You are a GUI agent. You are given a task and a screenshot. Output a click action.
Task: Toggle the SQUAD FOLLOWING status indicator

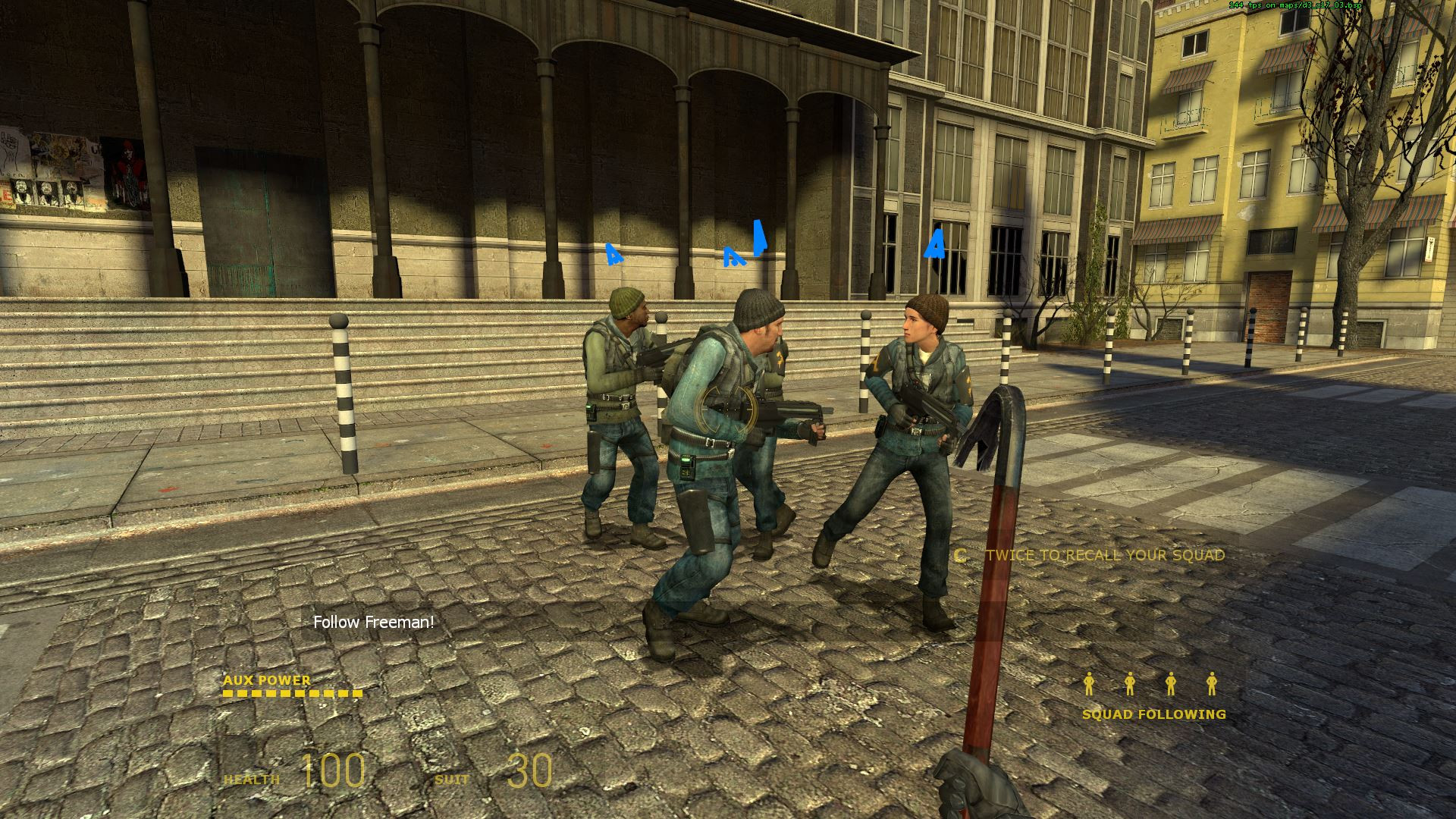coord(1153,698)
